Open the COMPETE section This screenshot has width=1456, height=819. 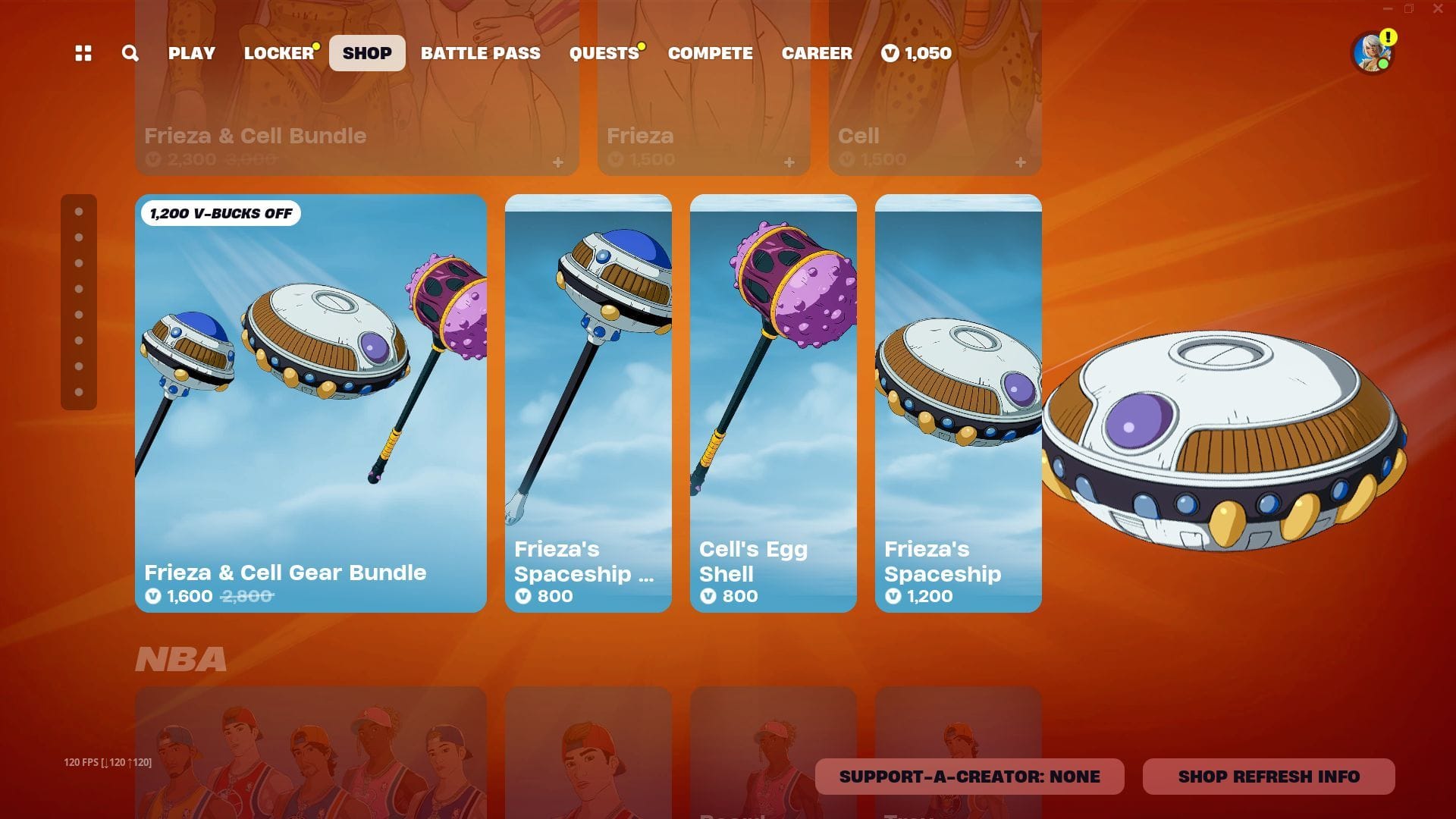click(710, 53)
